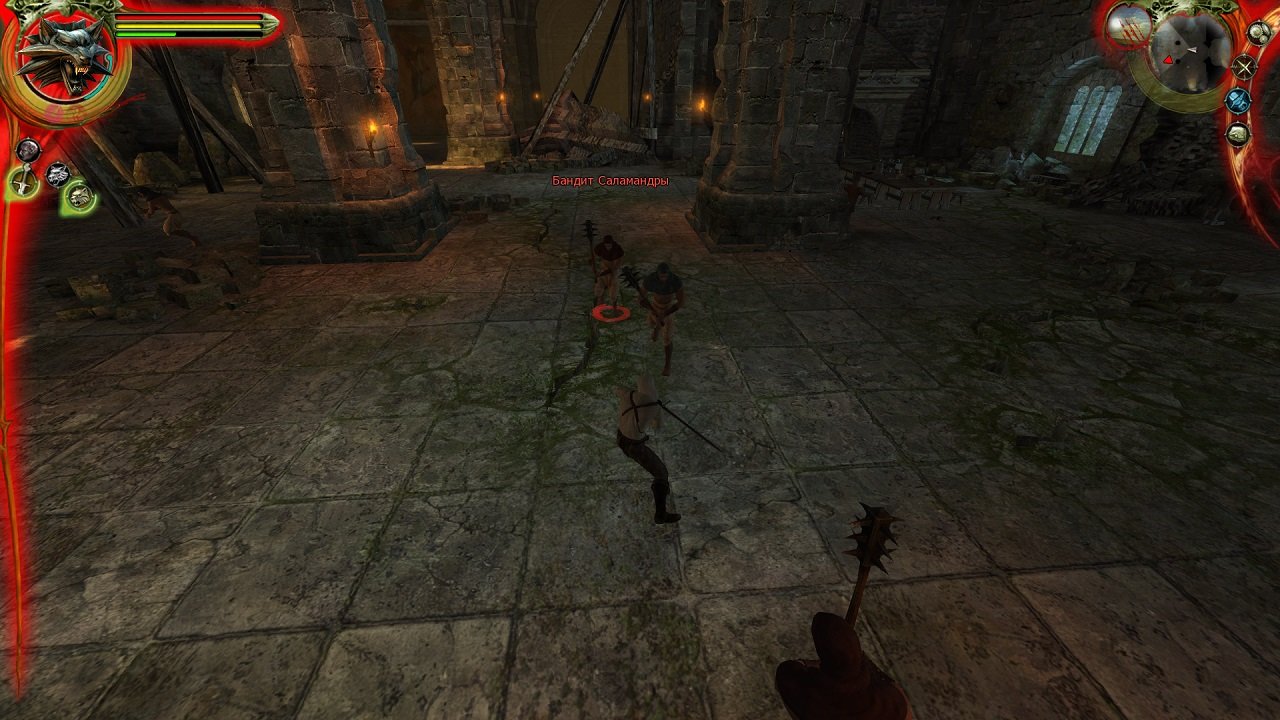Click the dark wolf head icon
The height and width of the screenshot is (720, 1280).
click(57, 172)
